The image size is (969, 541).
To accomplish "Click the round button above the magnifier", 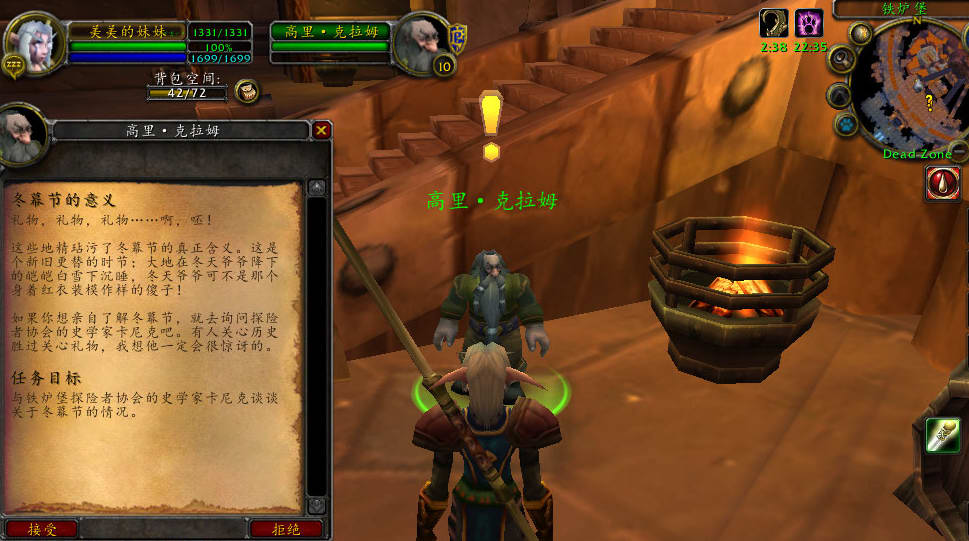I will click(860, 33).
